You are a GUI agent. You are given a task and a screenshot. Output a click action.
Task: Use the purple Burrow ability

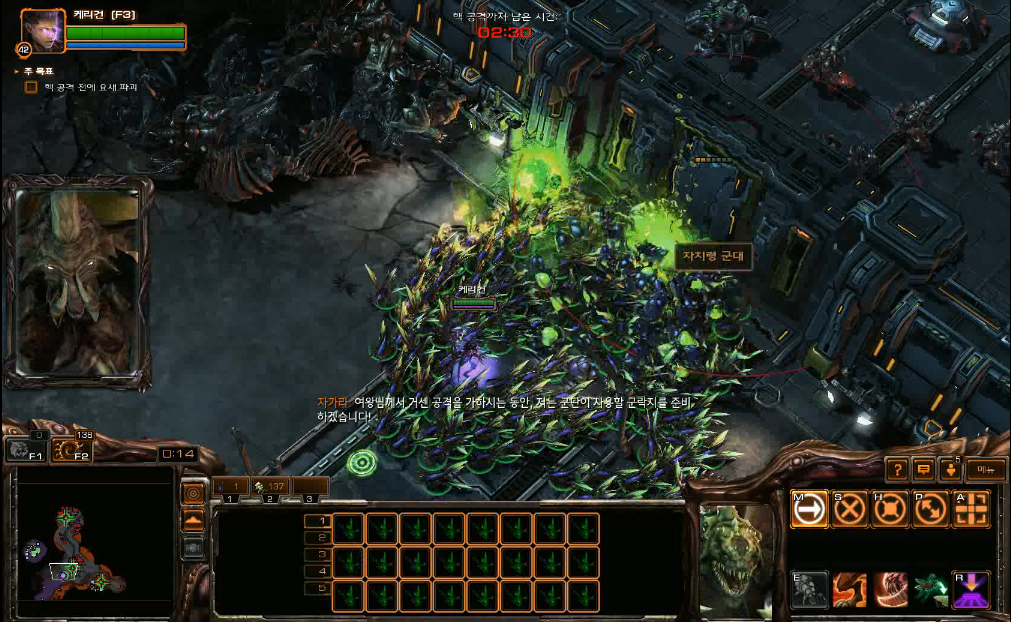coord(971,590)
